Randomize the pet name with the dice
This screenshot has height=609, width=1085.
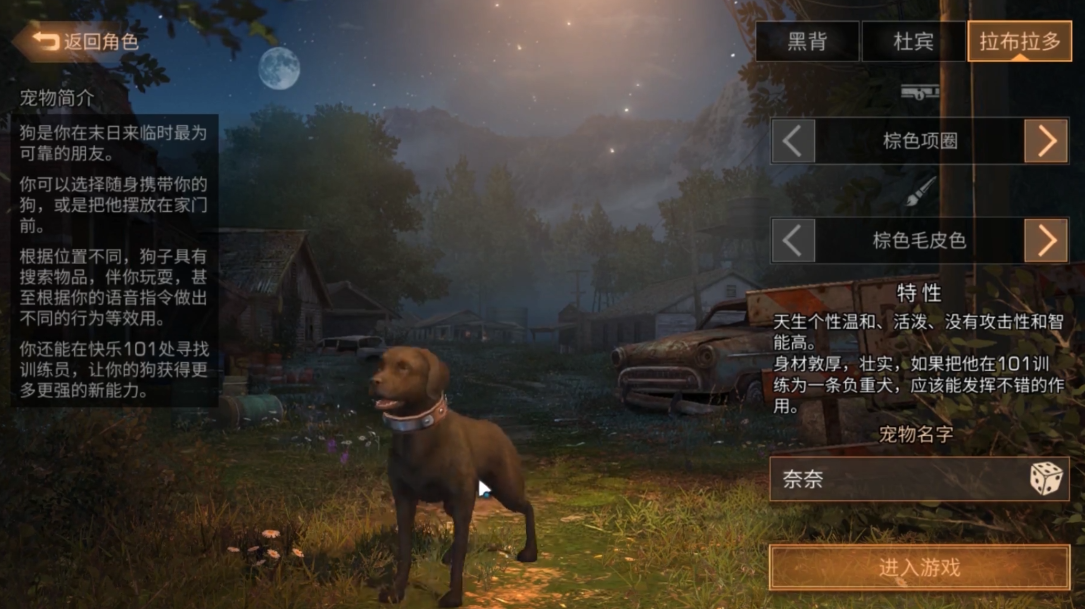[1046, 480]
